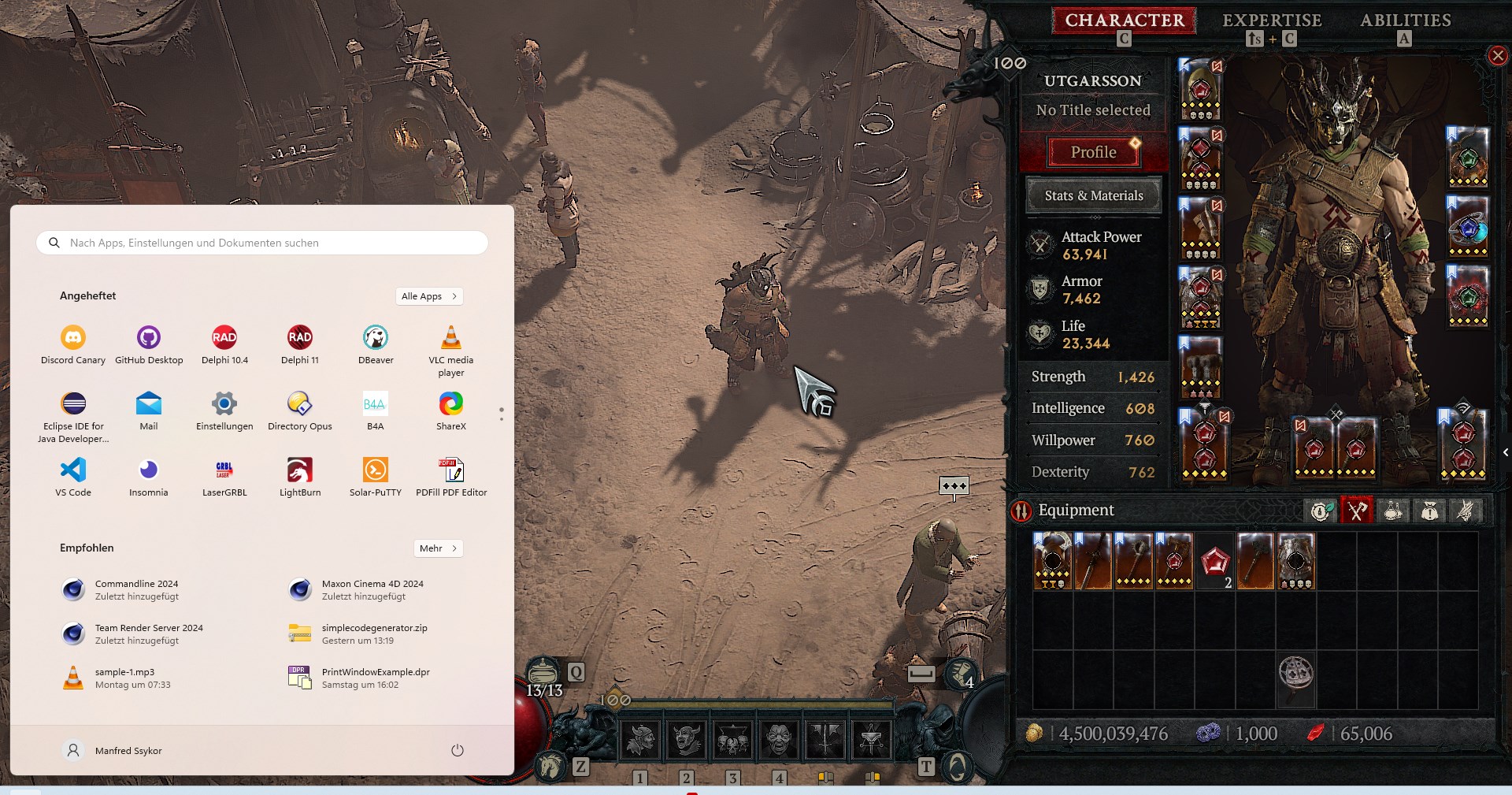
Task: Switch to the Expertise tab
Action: click(1271, 20)
